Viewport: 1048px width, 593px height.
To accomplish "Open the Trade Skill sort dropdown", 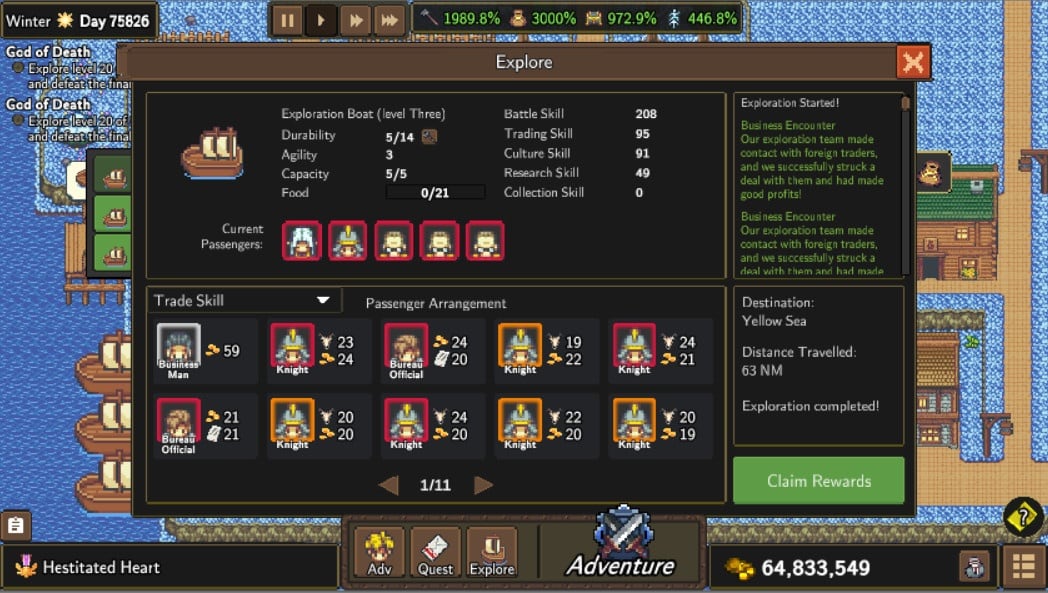I will click(243, 301).
